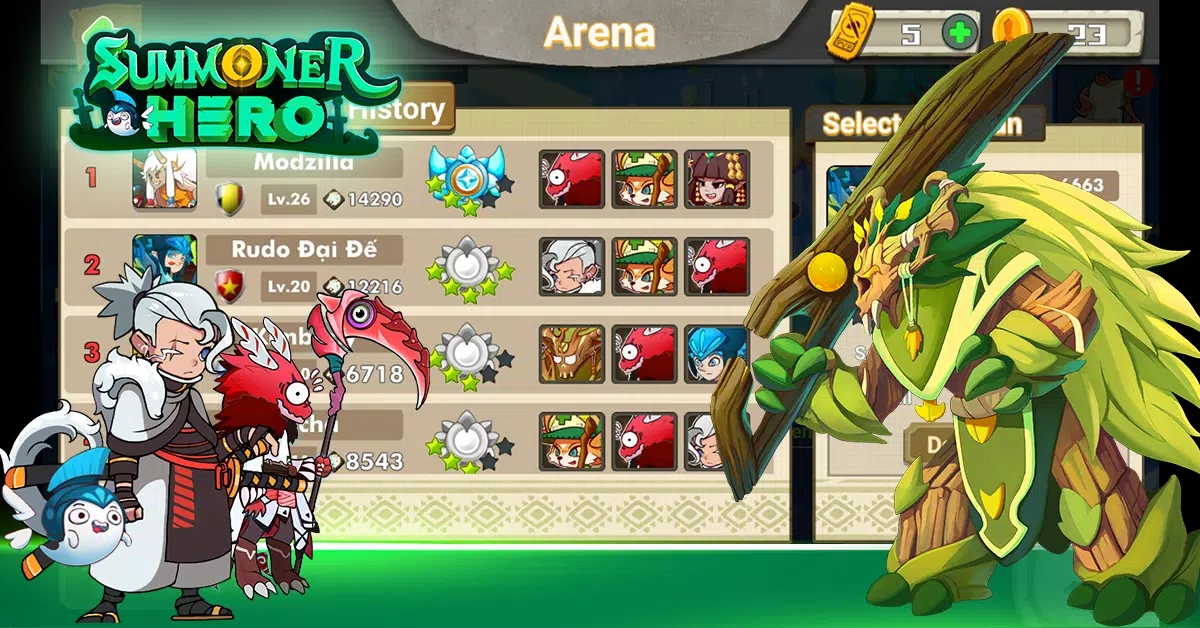Inspect the fox hero in Modzilla's team
The width and height of the screenshot is (1200, 628).
[x=644, y=180]
